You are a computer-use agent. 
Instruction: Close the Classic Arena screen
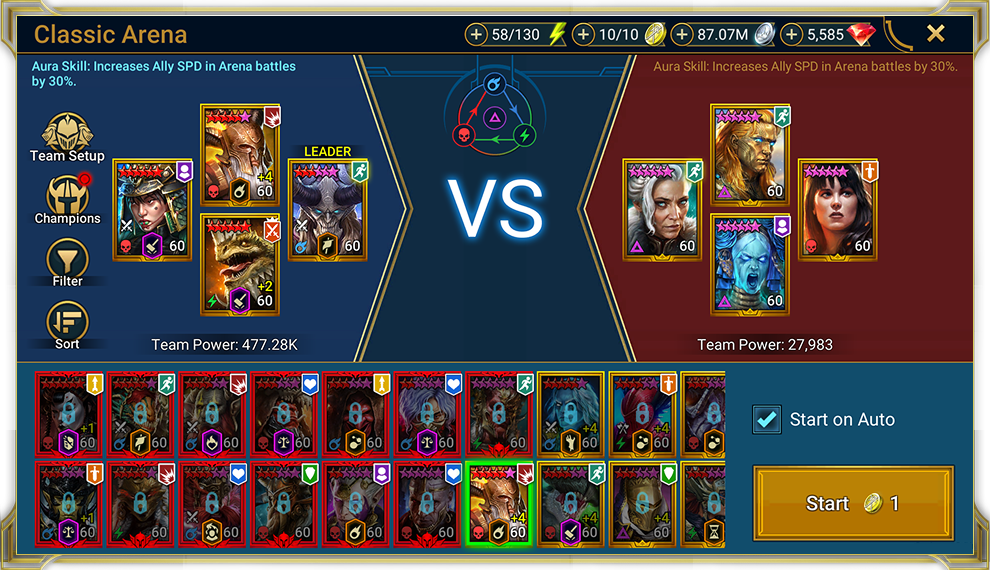935,34
